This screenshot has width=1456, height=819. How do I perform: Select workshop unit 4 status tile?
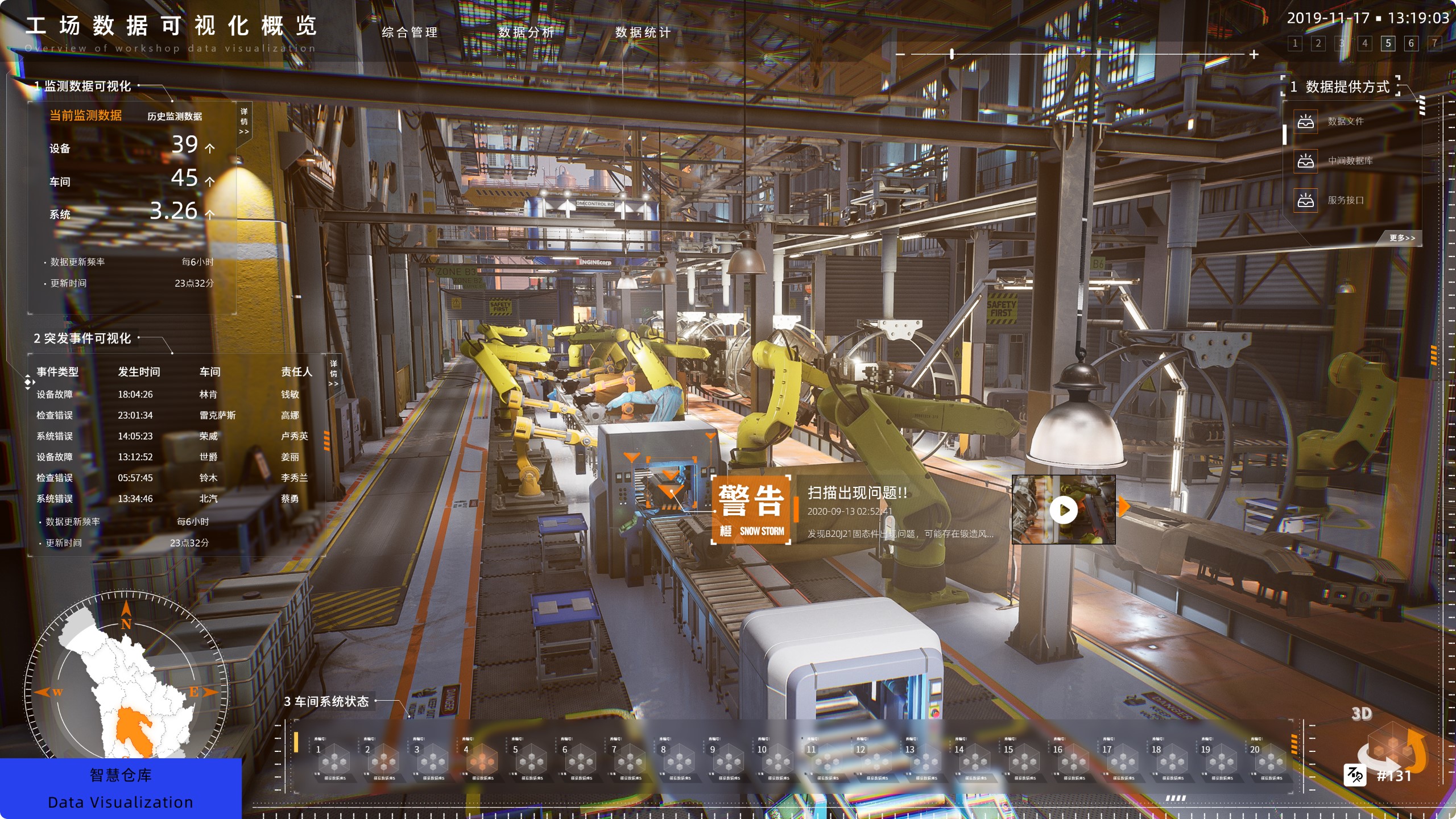click(481, 759)
